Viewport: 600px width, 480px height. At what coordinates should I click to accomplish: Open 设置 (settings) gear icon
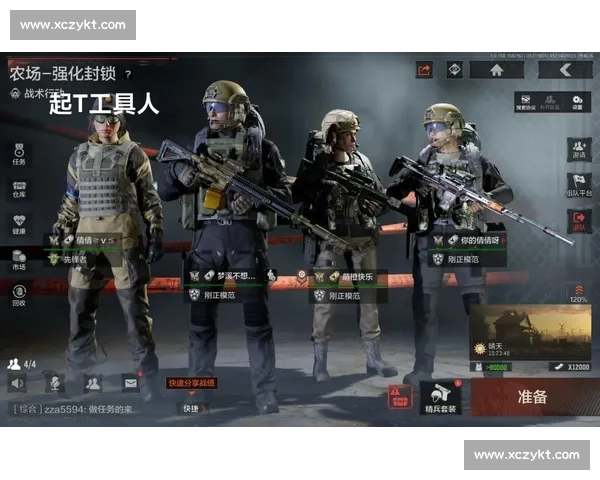coord(577,102)
